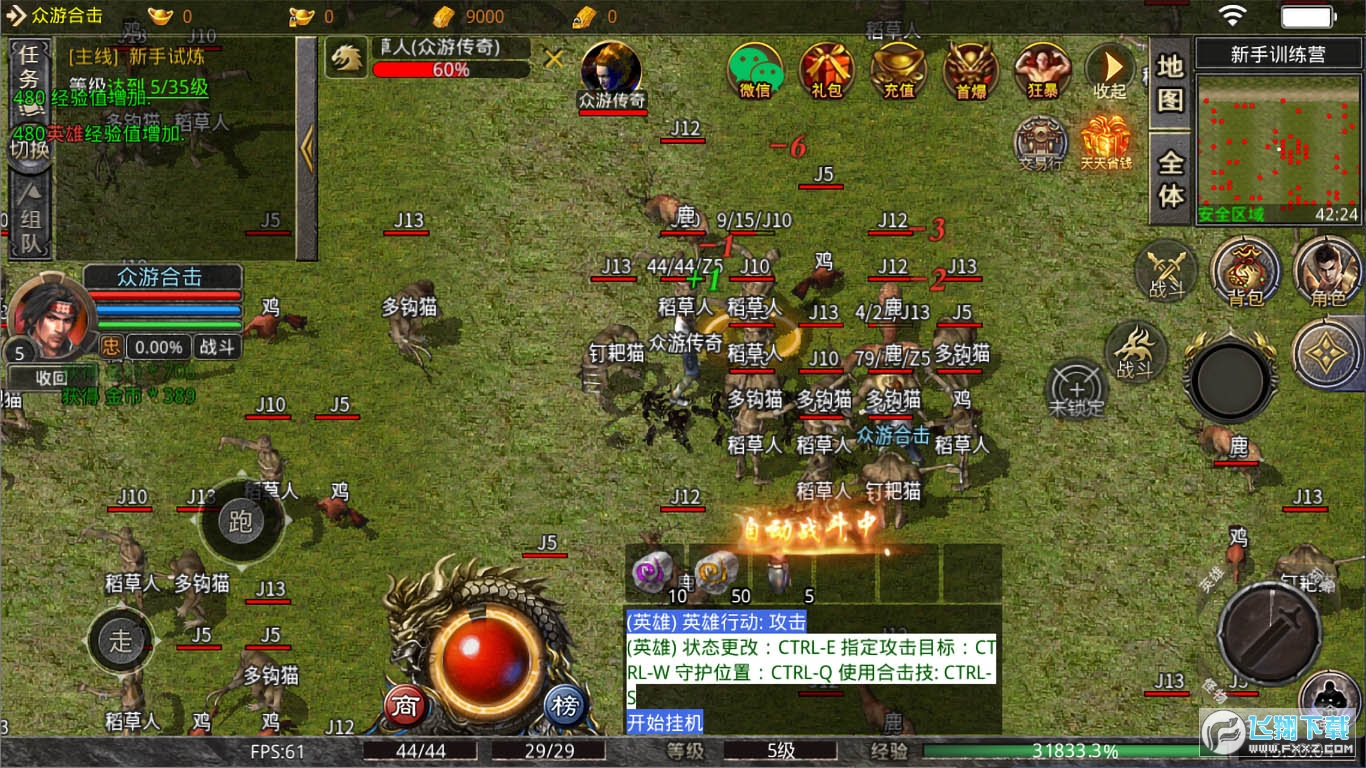Open the 微信 WeChat icon
This screenshot has height=768, width=1366.
755,70
